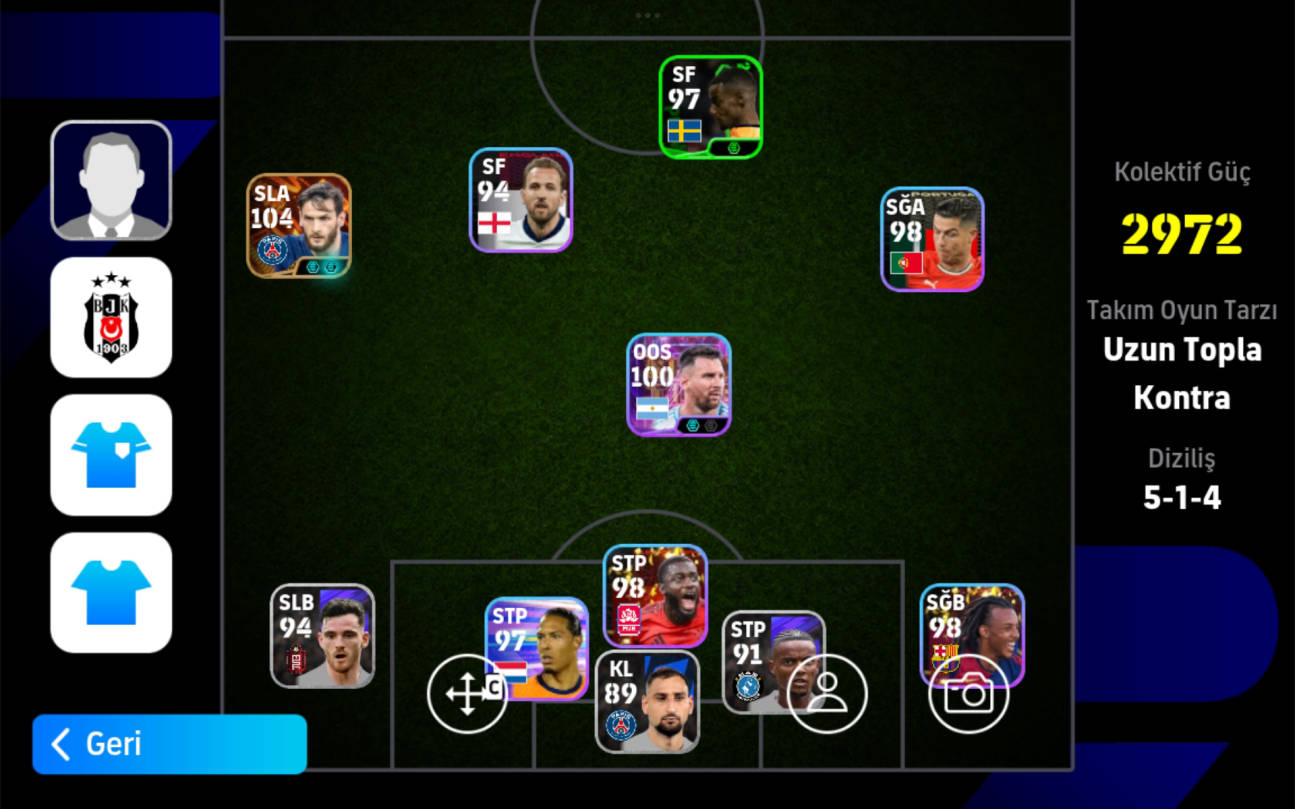Viewport: 1295px width, 809px height.
Task: Select the Beşiktaş club badge
Action: coord(111,317)
